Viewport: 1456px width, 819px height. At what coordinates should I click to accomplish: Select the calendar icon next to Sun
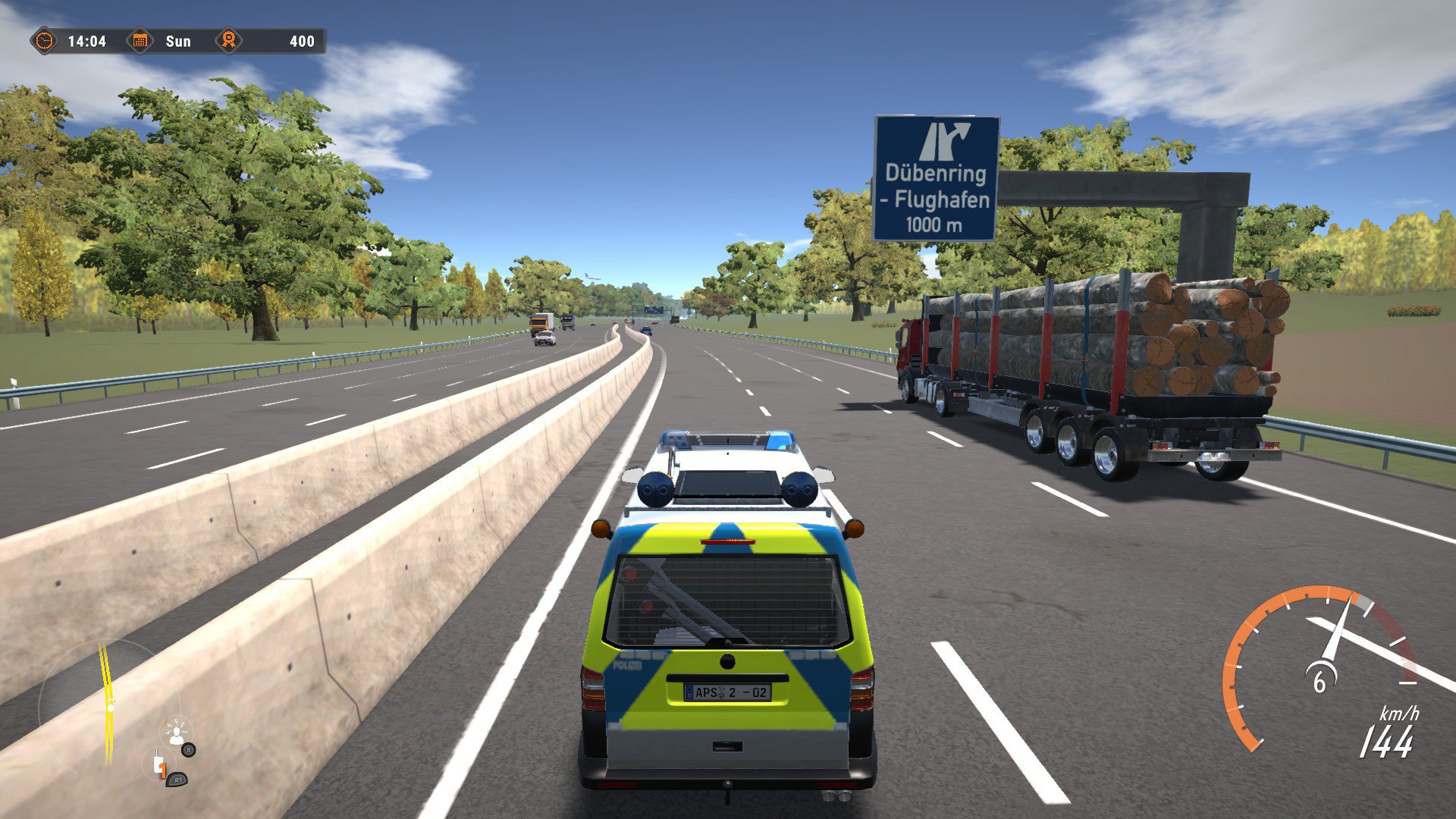(x=140, y=40)
